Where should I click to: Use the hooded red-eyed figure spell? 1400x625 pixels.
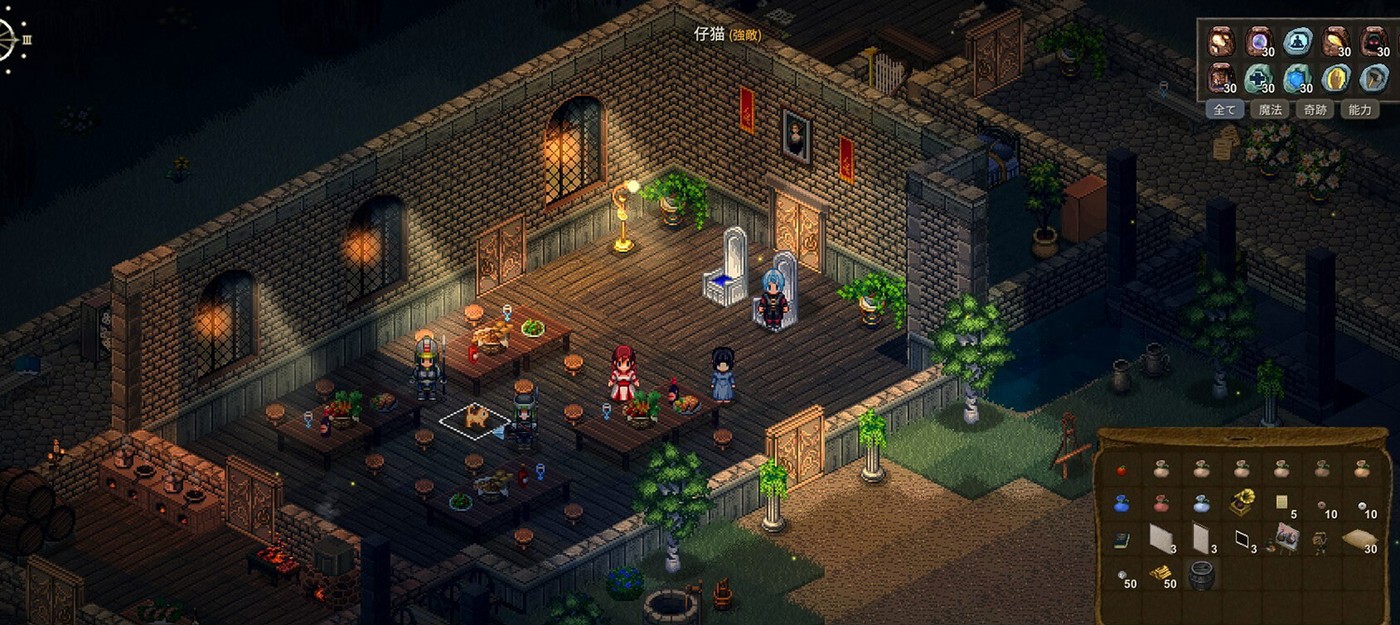tap(1374, 41)
